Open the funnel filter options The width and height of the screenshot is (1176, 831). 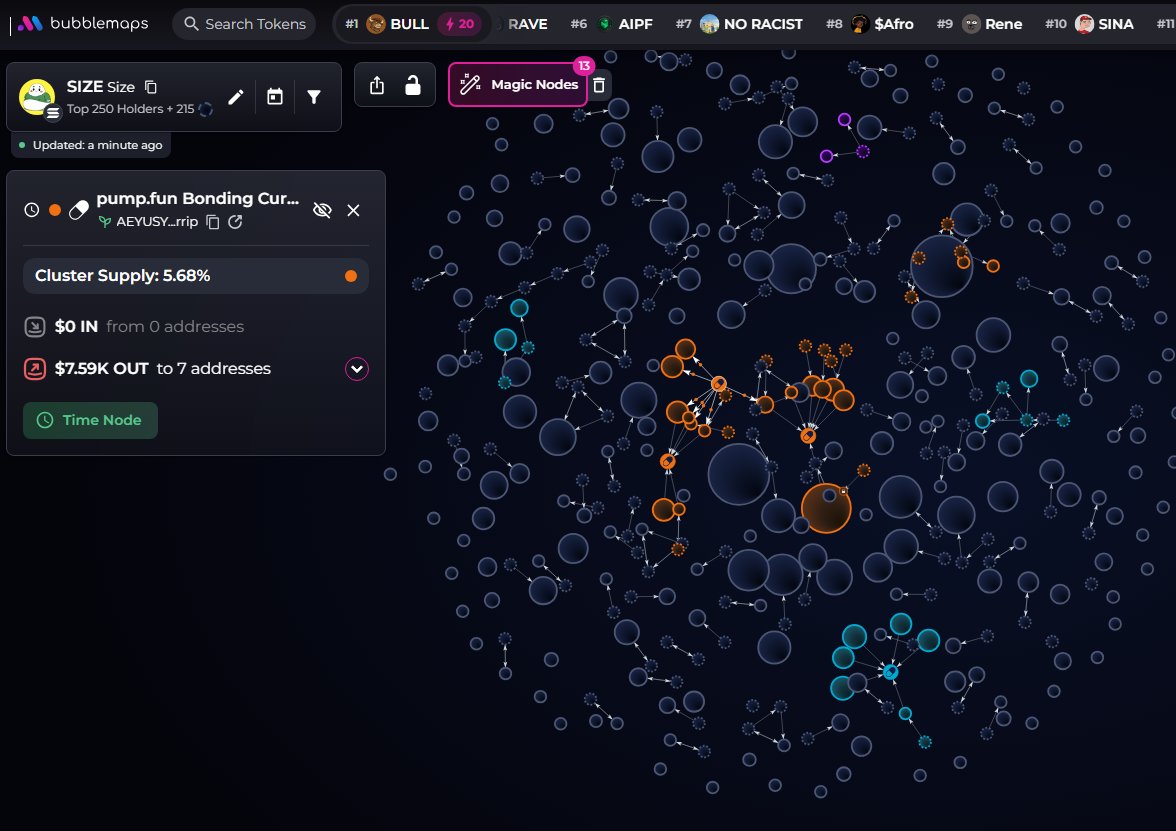click(x=314, y=97)
